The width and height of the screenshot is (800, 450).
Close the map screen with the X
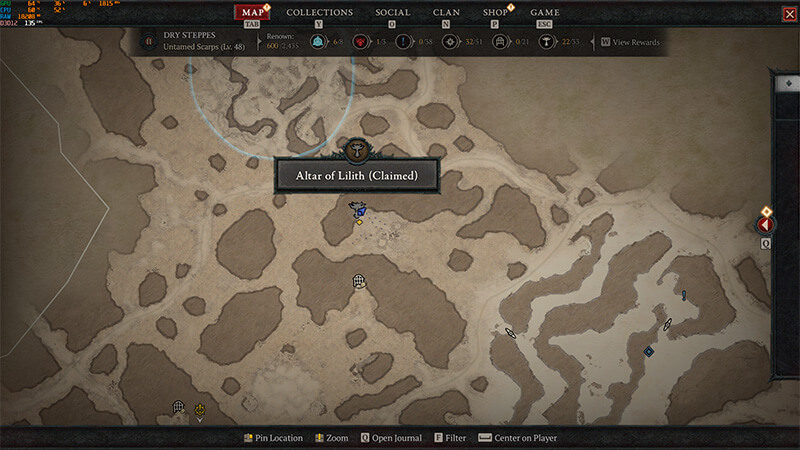[789, 13]
